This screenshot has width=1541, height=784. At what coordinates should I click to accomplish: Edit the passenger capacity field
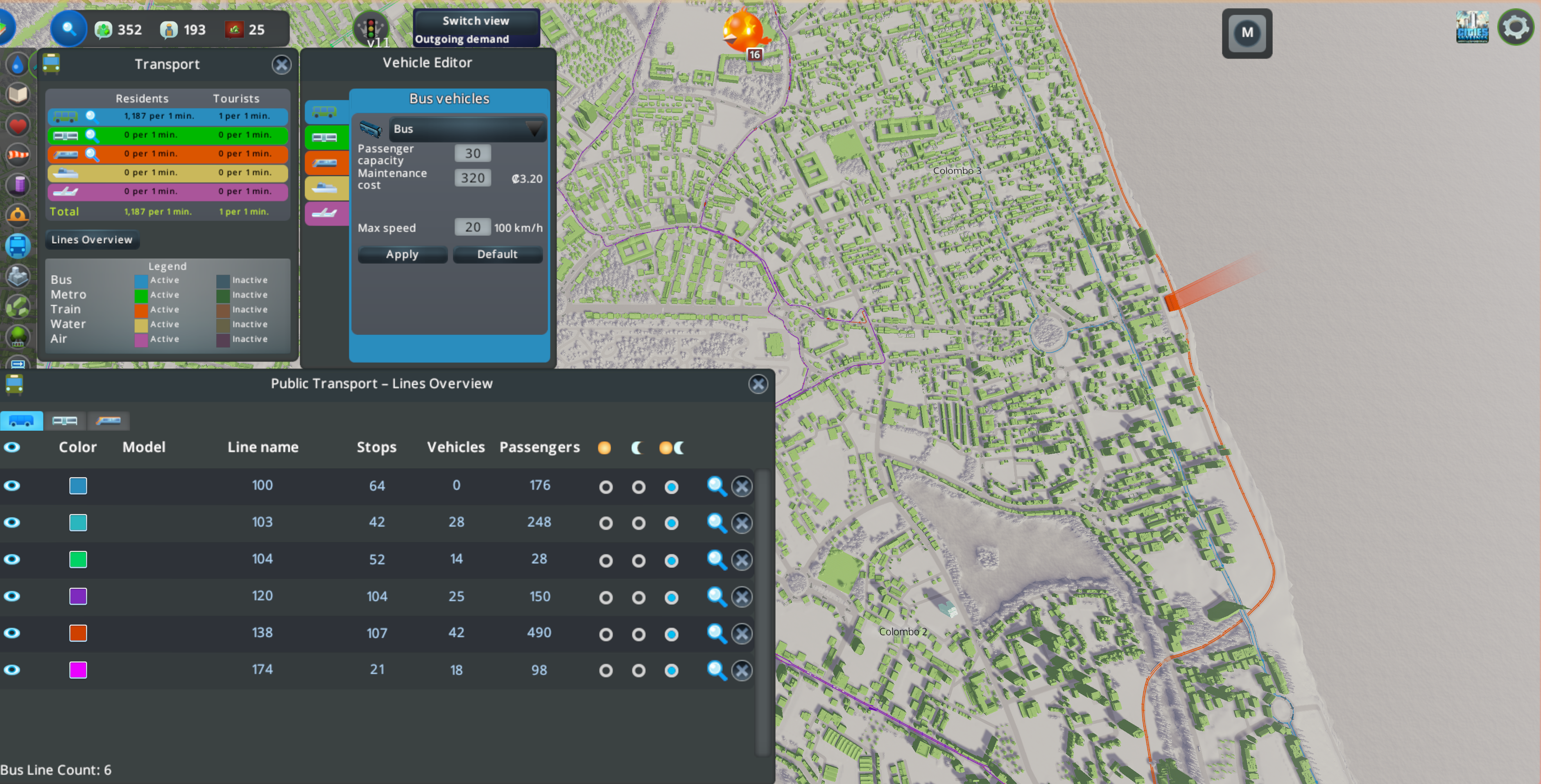tap(473, 154)
